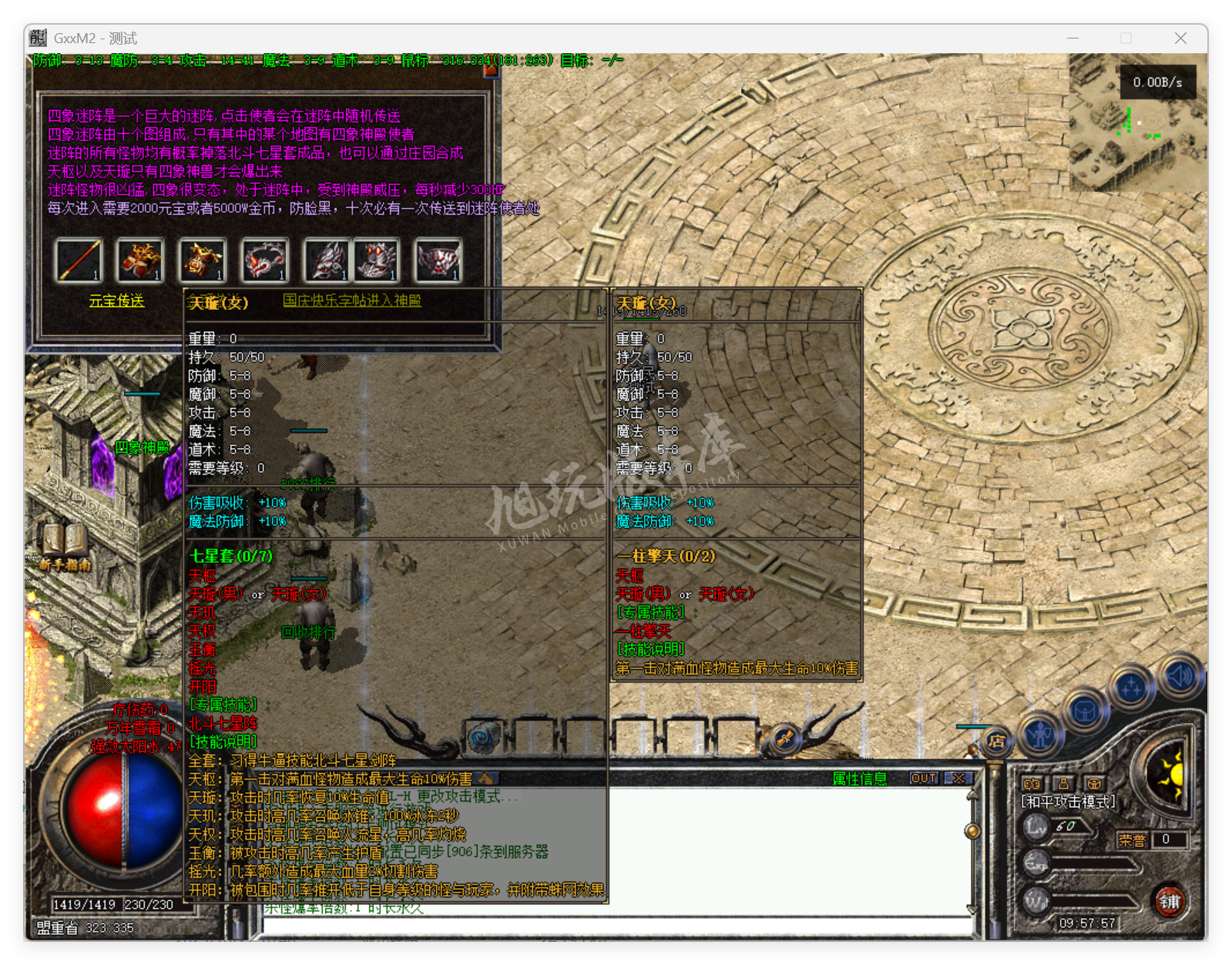1232x965 pixels.
Task: Click the chat bubble icon above 和平攻击模式
Action: tap(1032, 784)
